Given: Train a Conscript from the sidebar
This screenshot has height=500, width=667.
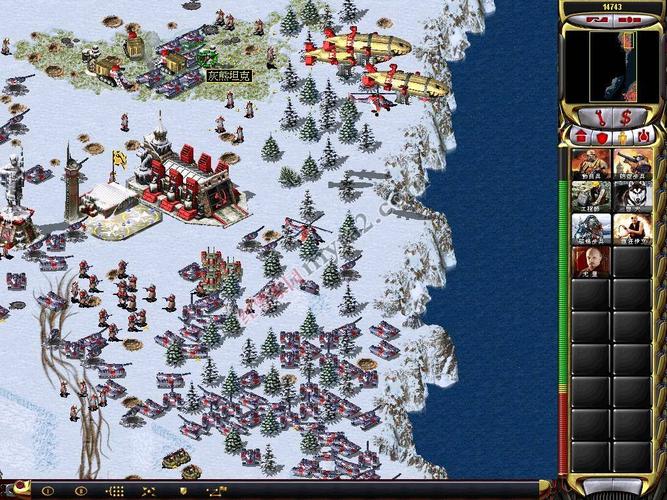Looking at the screenshot, I should [x=591, y=164].
